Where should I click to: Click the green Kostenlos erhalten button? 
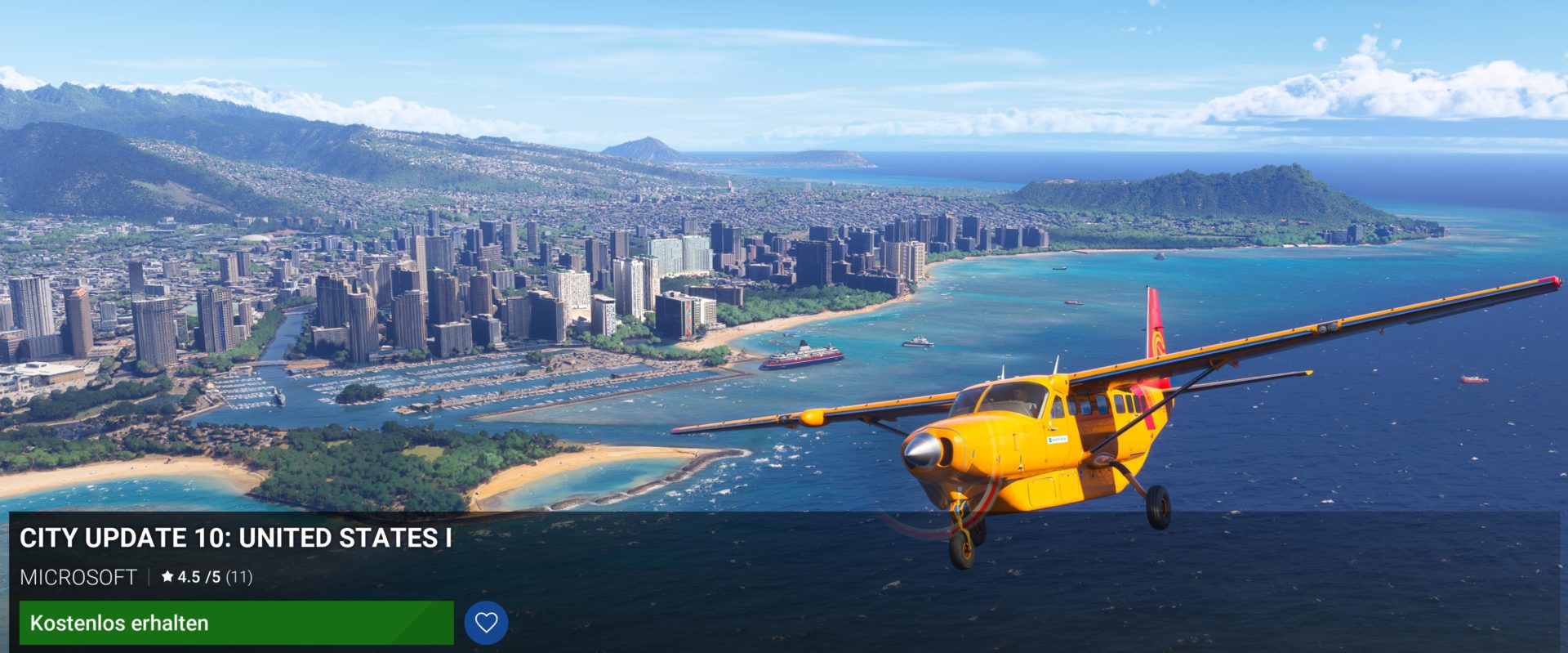[x=236, y=623]
